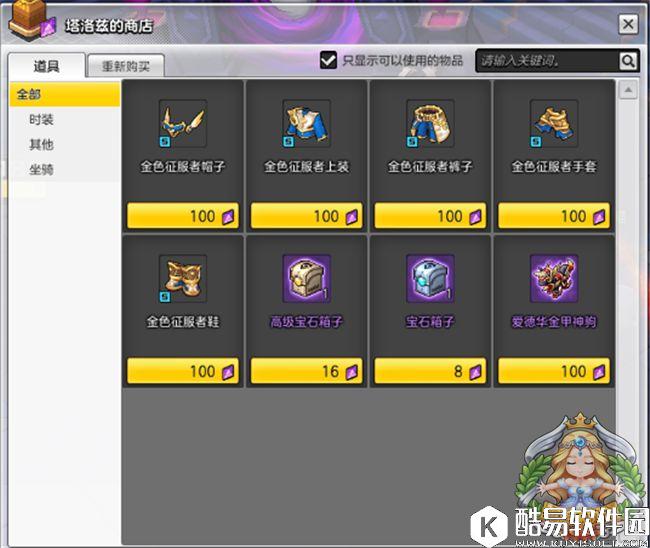Click the magnifying glass search button
Screen dimensions: 650x548
(627, 61)
